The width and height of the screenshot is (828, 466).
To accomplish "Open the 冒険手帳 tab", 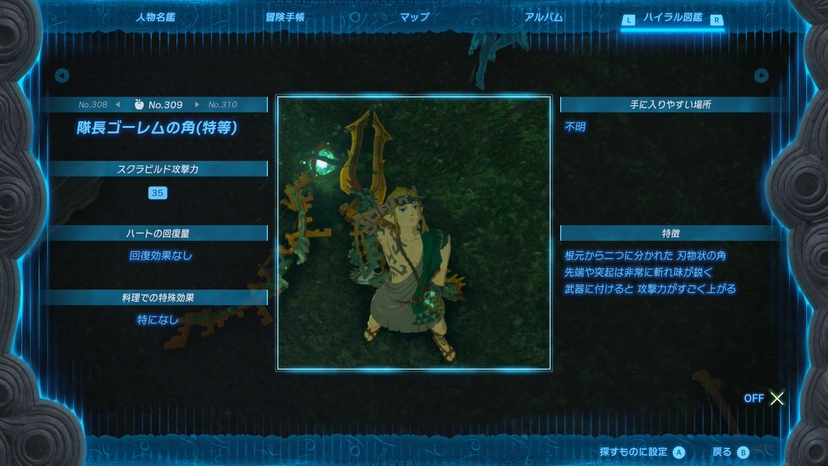I will (286, 18).
